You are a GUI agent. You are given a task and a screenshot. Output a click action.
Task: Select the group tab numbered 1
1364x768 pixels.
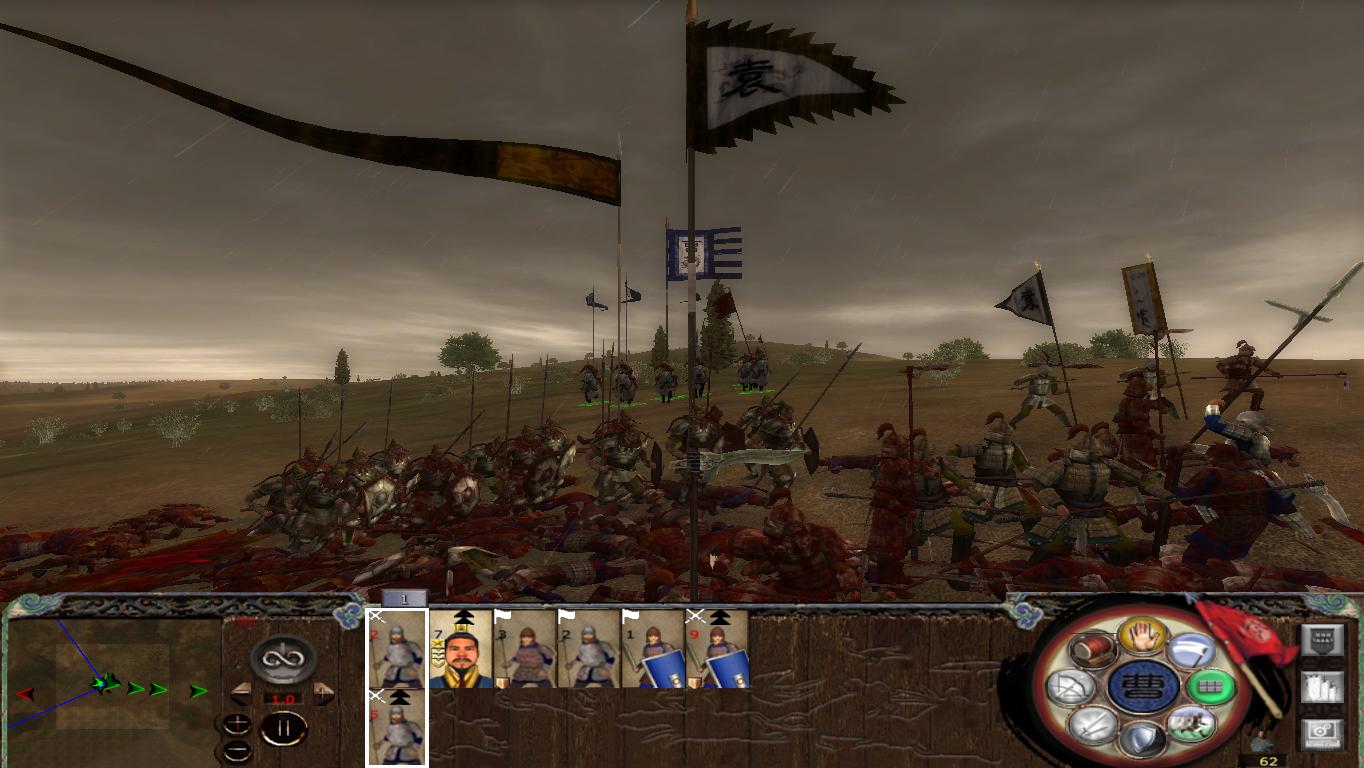[403, 598]
